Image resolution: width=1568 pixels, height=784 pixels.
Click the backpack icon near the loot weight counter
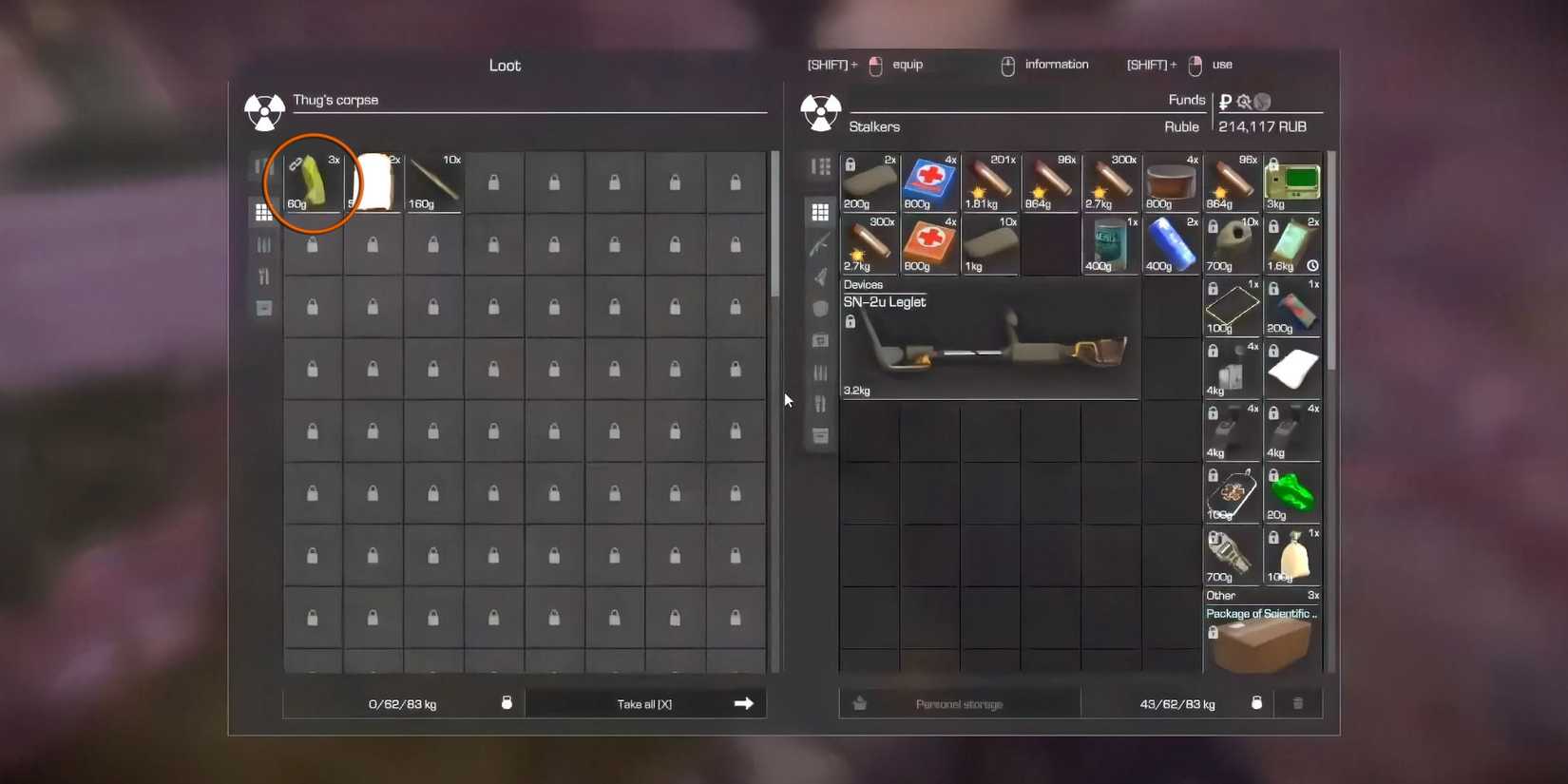[x=507, y=702]
